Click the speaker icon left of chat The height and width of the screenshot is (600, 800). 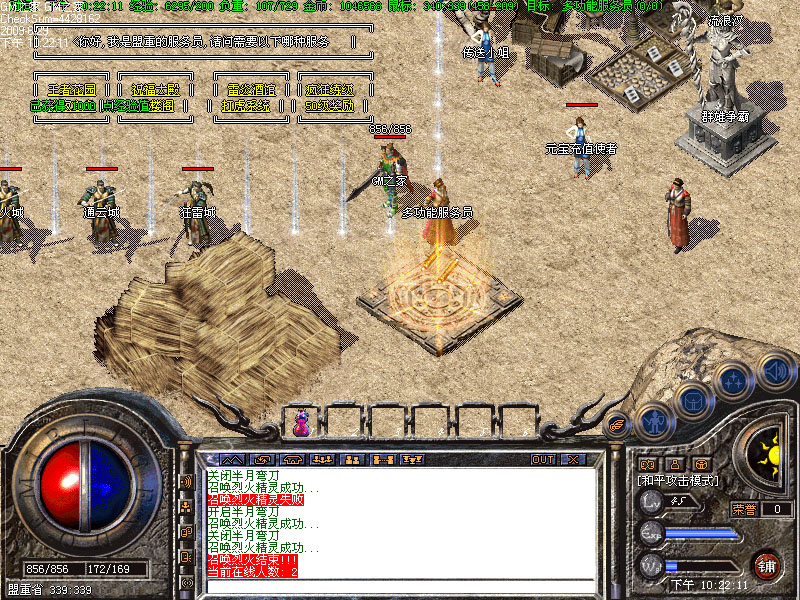pyautogui.click(x=186, y=481)
